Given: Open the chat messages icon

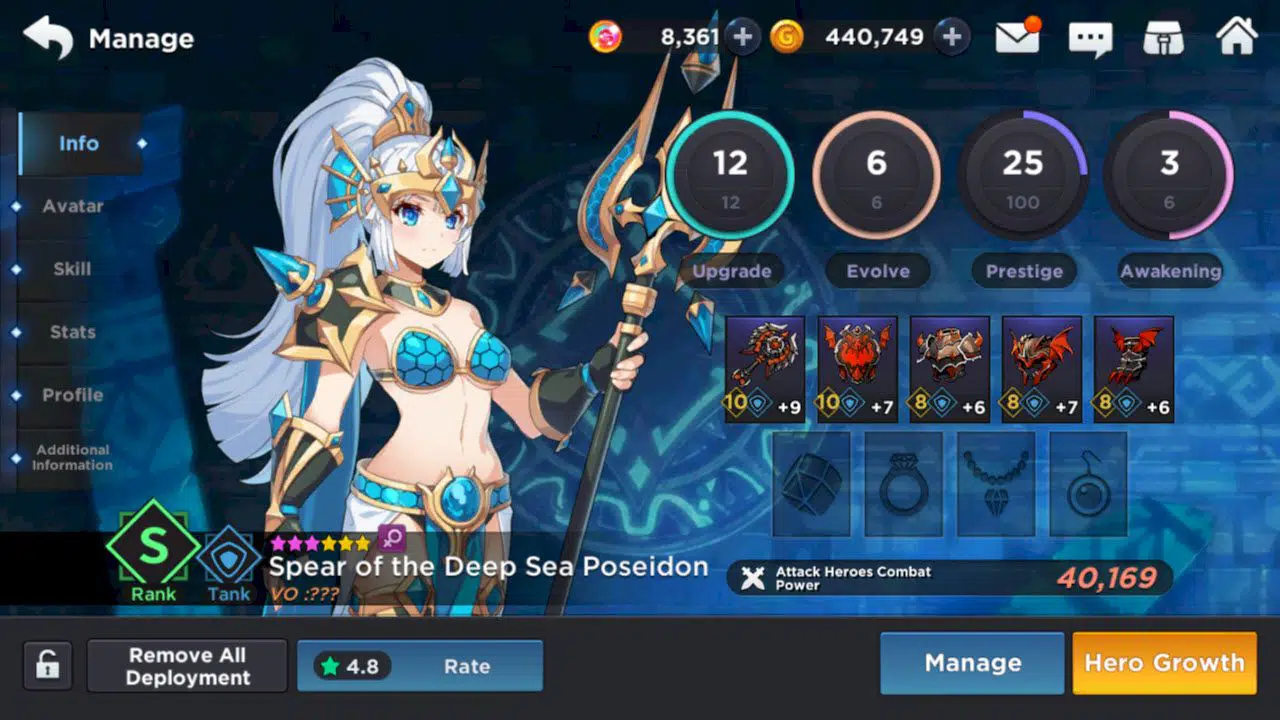Looking at the screenshot, I should tap(1092, 38).
